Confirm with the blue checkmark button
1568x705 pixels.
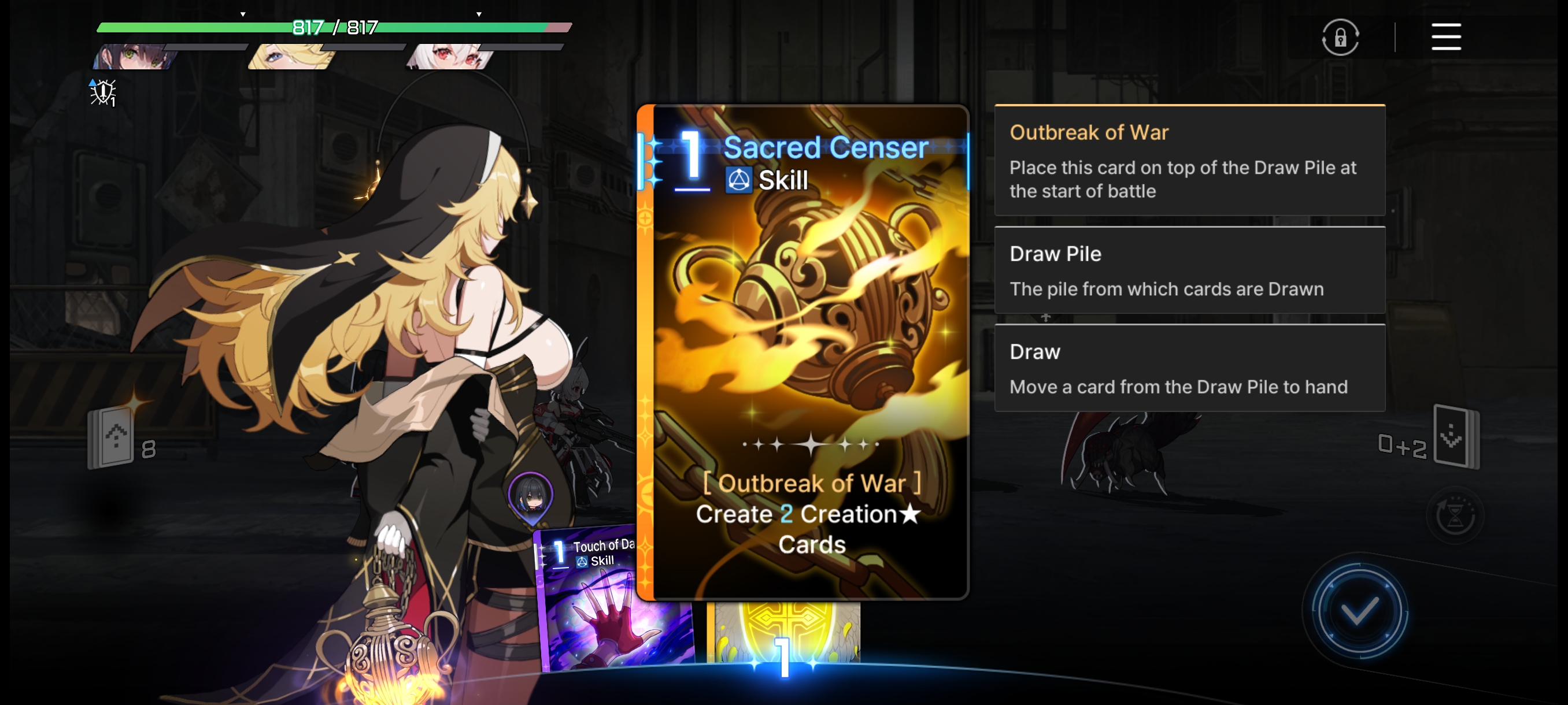[1359, 611]
